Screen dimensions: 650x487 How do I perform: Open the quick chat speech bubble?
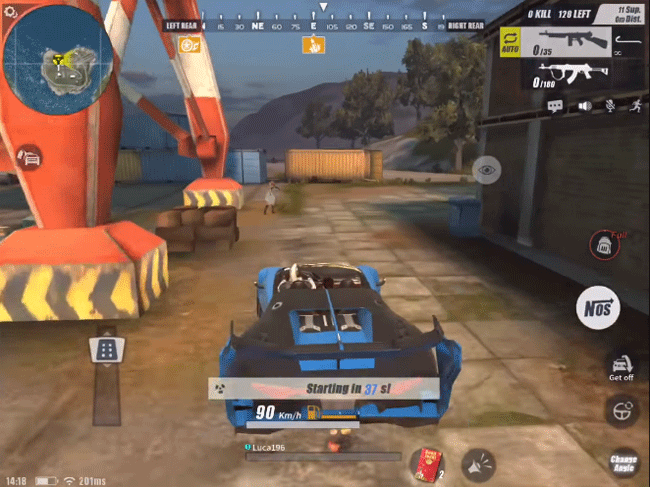point(555,105)
